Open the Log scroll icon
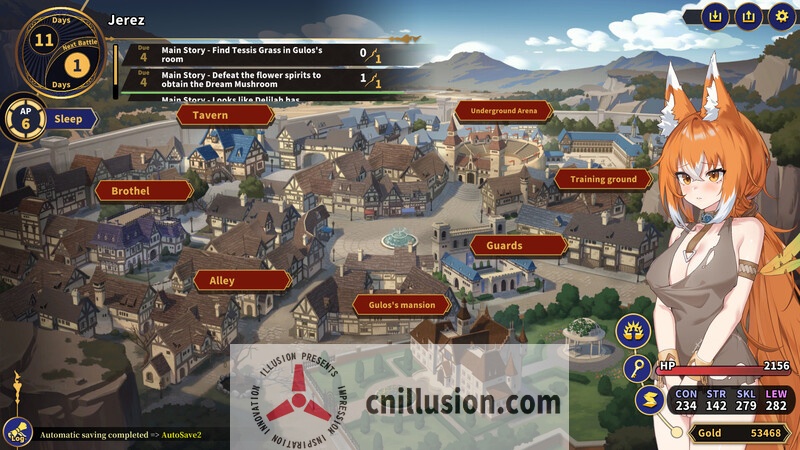The image size is (800, 450). click(x=17, y=433)
